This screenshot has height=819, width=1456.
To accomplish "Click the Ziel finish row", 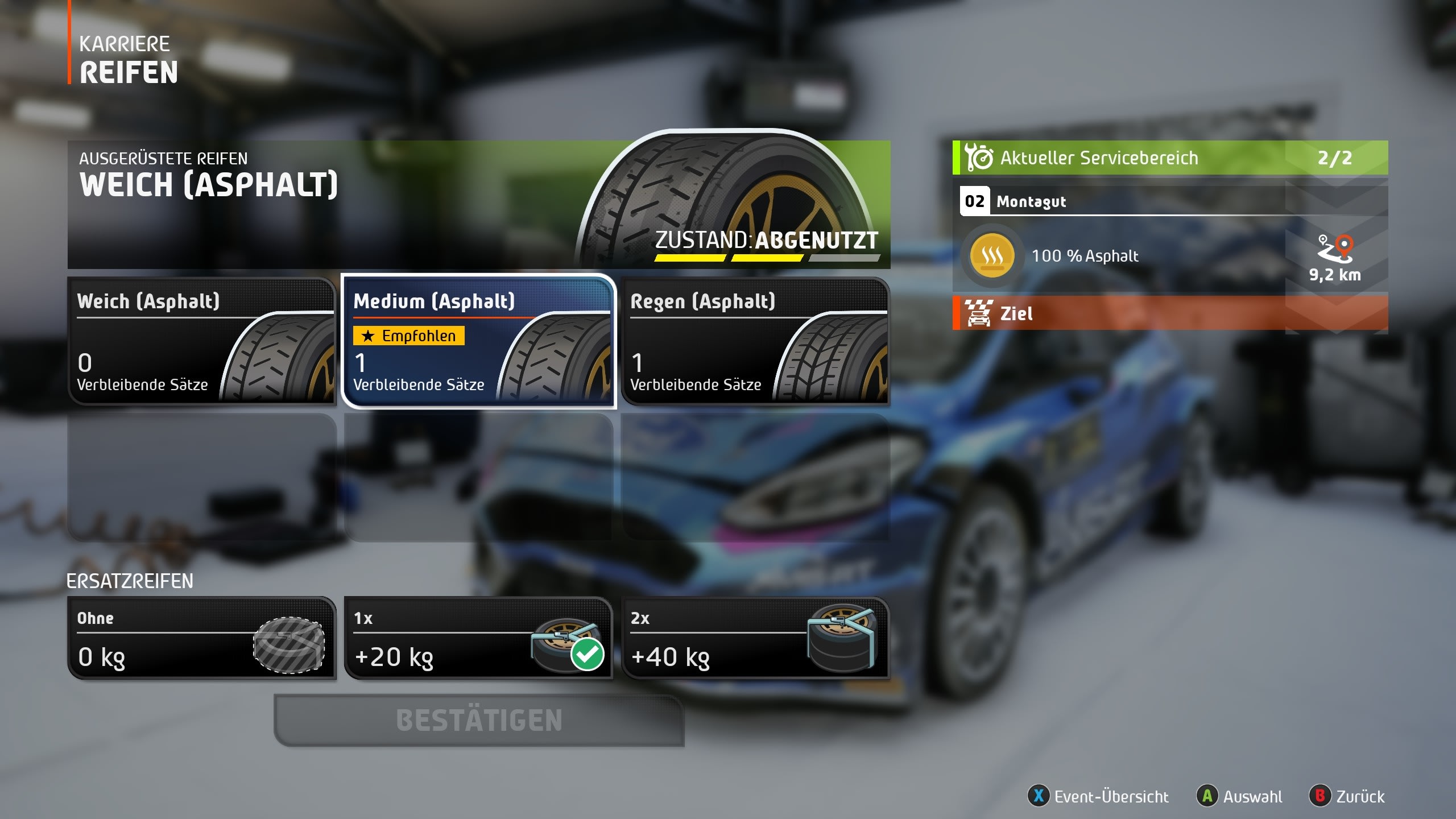I will tap(1170, 313).
